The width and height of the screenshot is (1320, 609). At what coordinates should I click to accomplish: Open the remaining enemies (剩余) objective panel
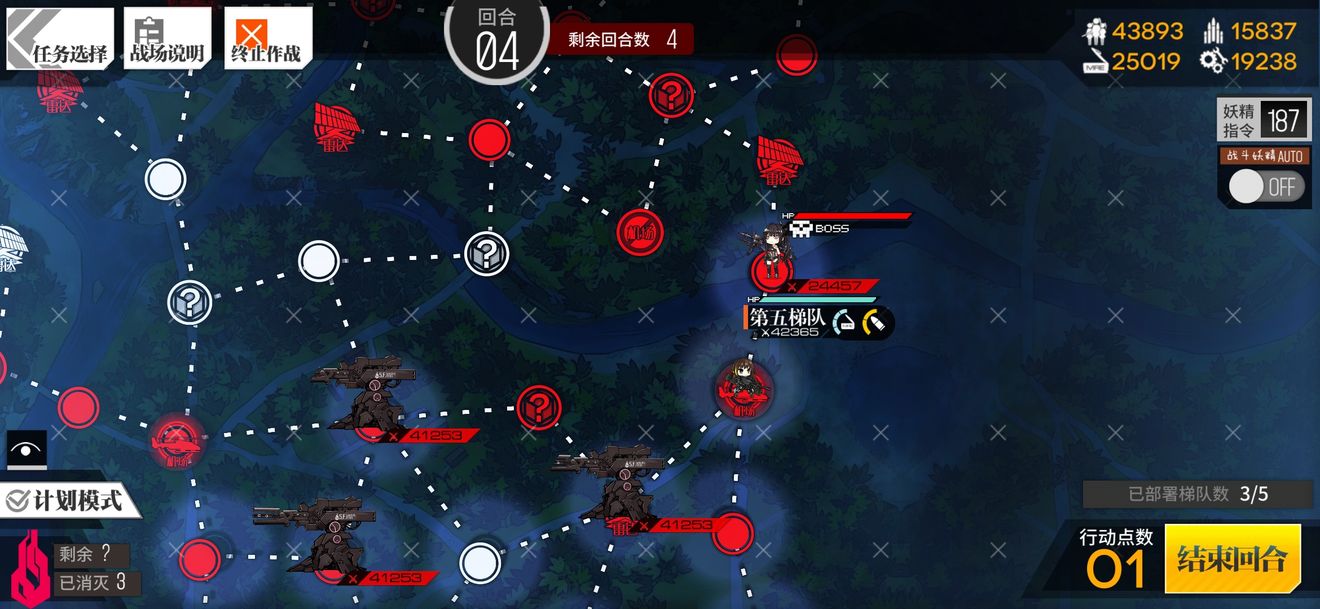click(92, 555)
